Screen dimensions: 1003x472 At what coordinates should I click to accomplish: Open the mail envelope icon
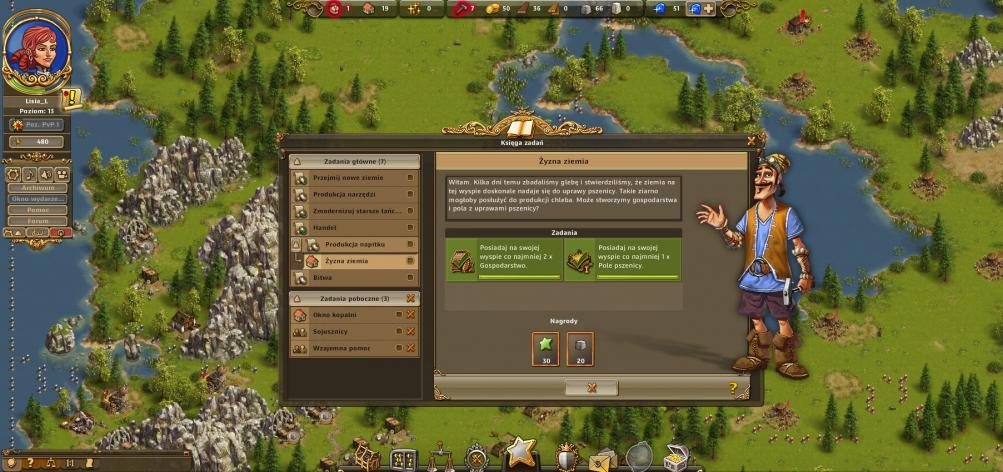click(x=602, y=458)
